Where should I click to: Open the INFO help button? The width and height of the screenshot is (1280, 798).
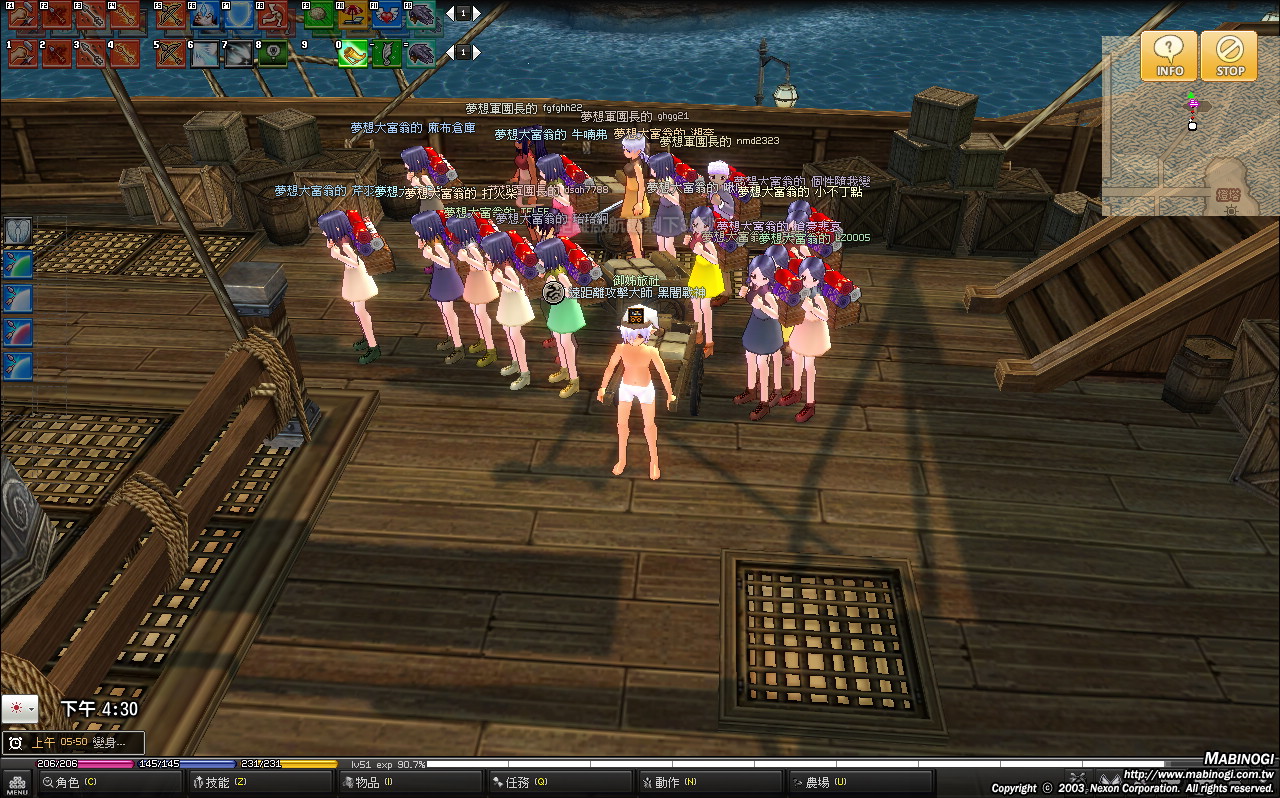1168,55
